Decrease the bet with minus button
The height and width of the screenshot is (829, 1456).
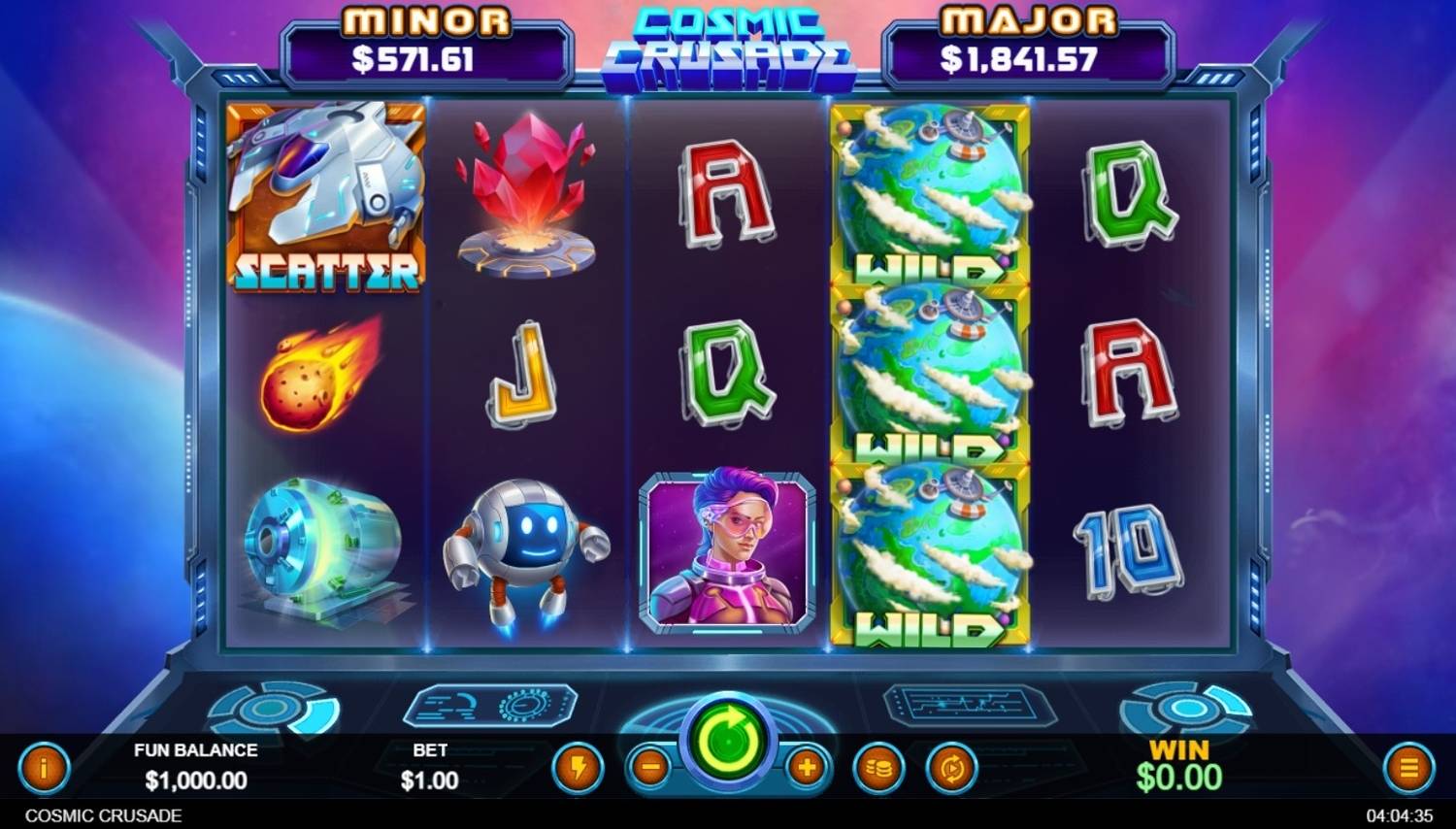point(649,769)
